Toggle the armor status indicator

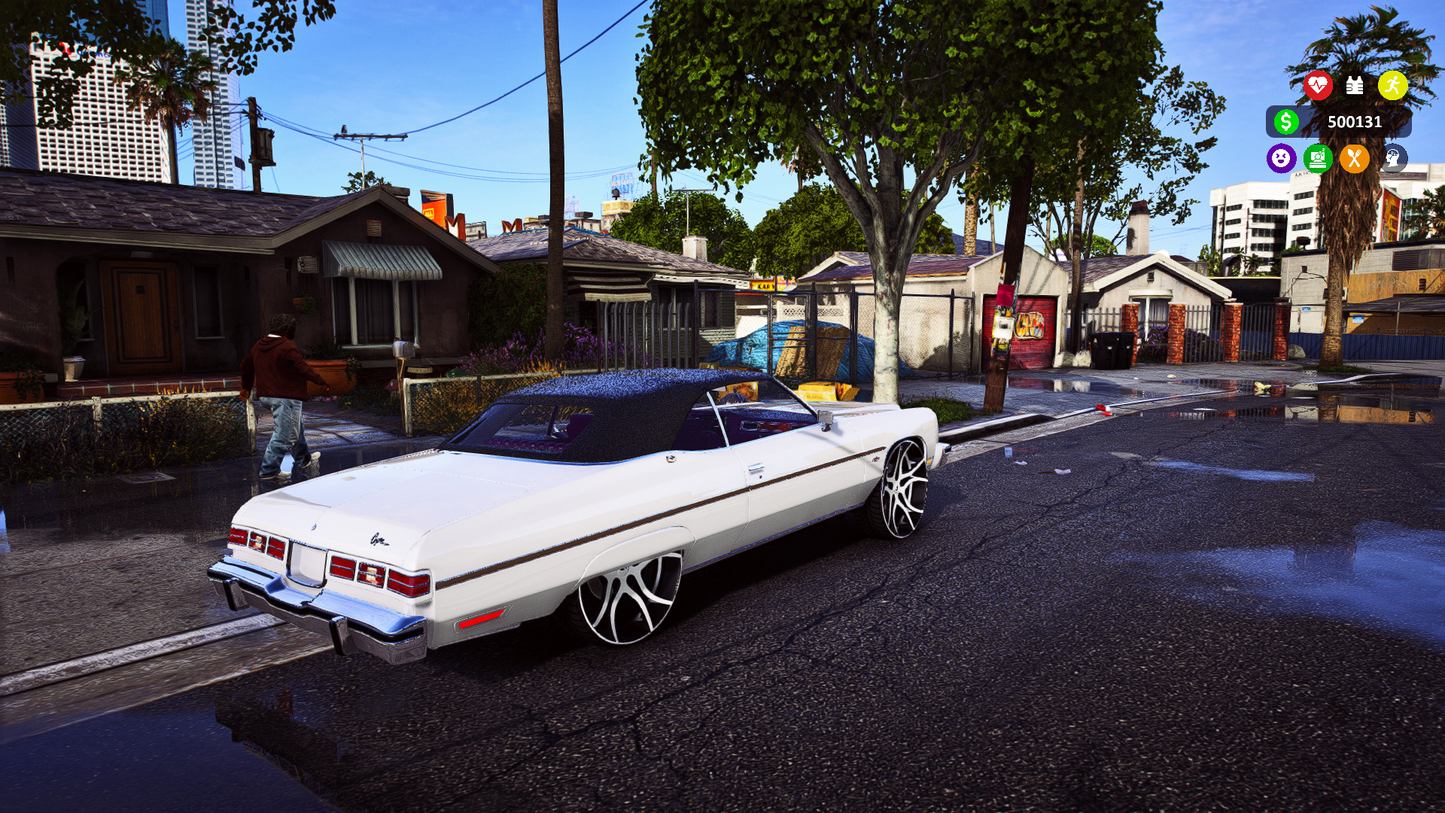(1356, 86)
